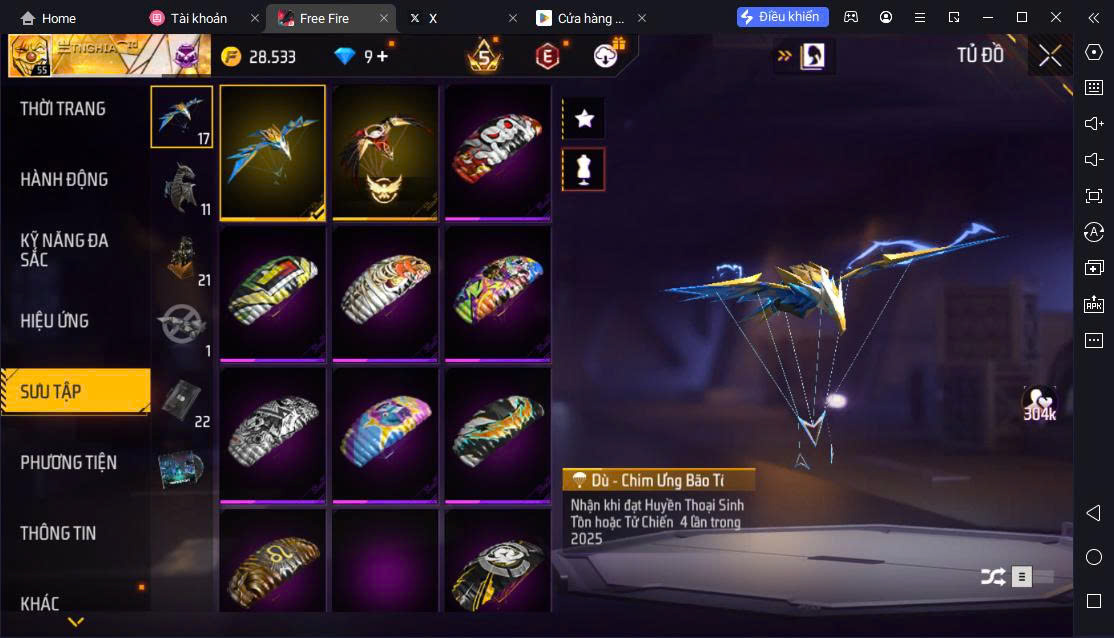This screenshot has height=638, width=1114.
Task: Open the THỜI TRANG category
Action: (x=63, y=109)
